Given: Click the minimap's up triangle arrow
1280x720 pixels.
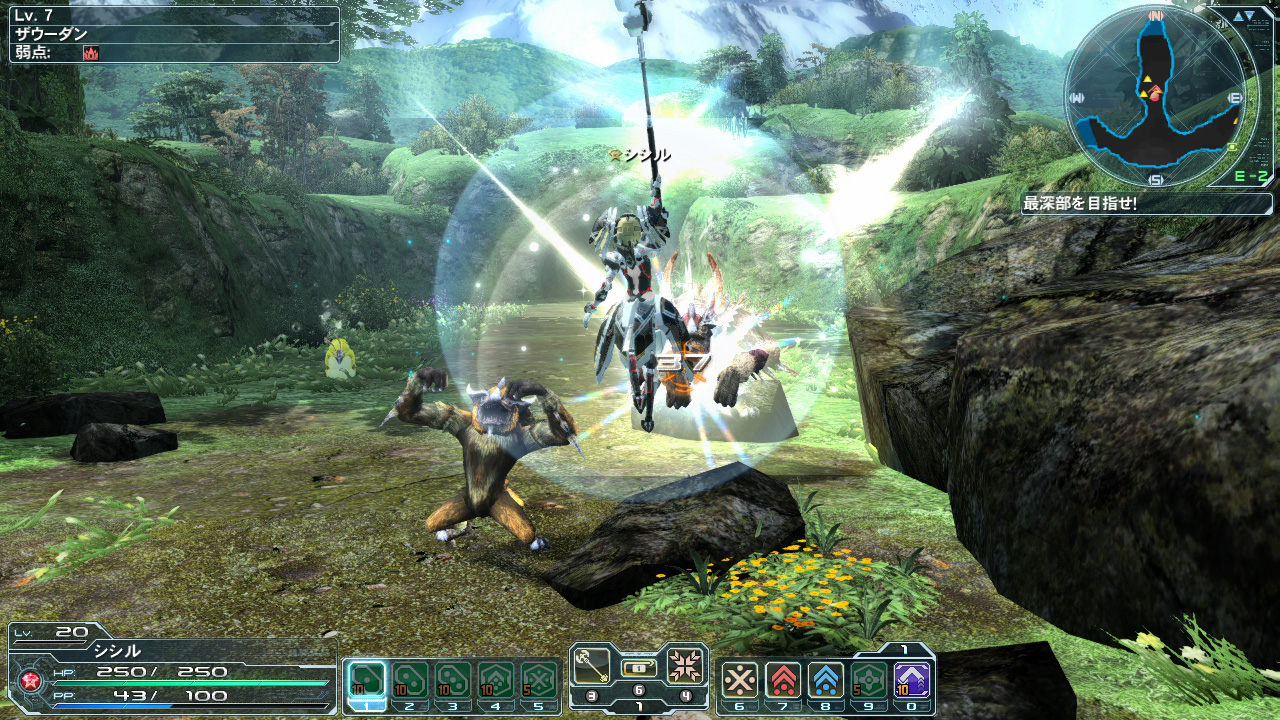Looking at the screenshot, I should point(1238,16).
